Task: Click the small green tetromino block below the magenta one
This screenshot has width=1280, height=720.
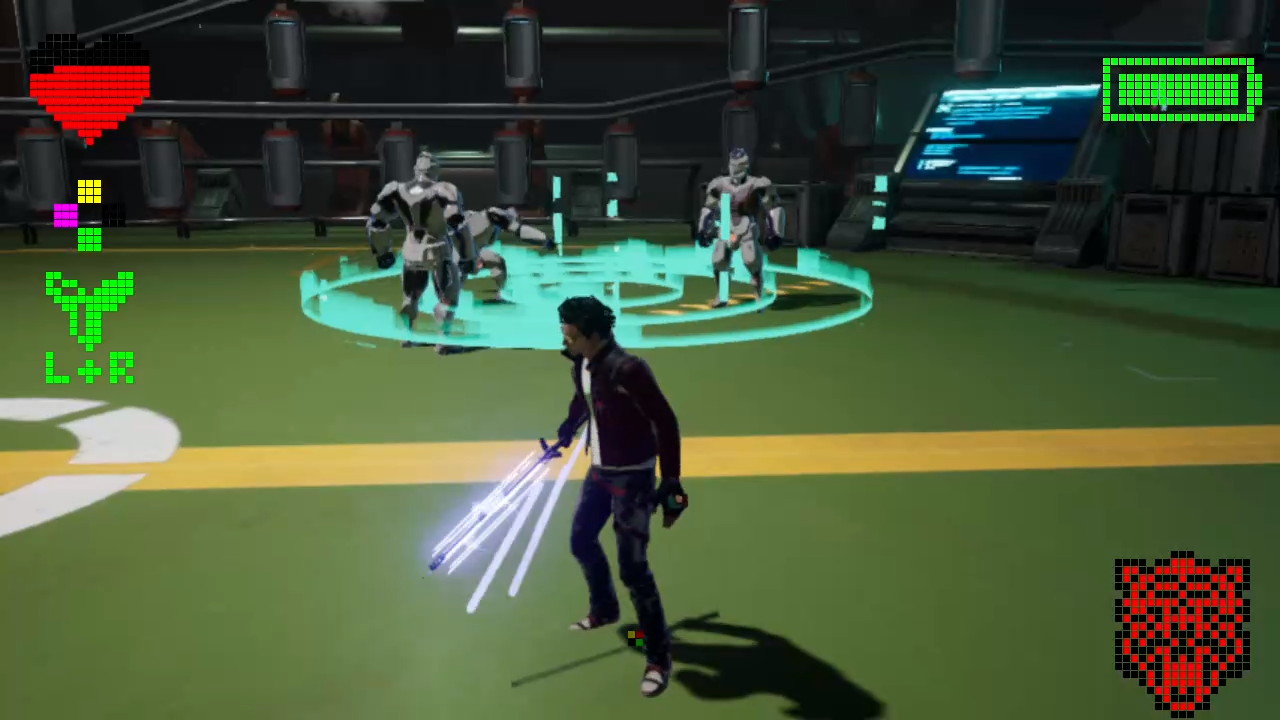Action: (x=90, y=238)
